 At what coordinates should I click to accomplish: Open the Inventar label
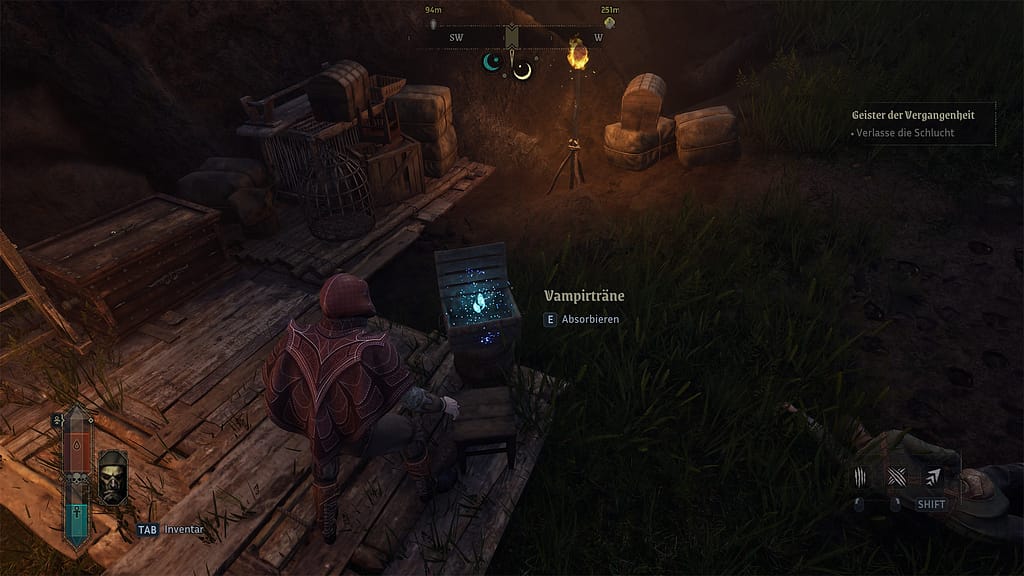point(184,531)
